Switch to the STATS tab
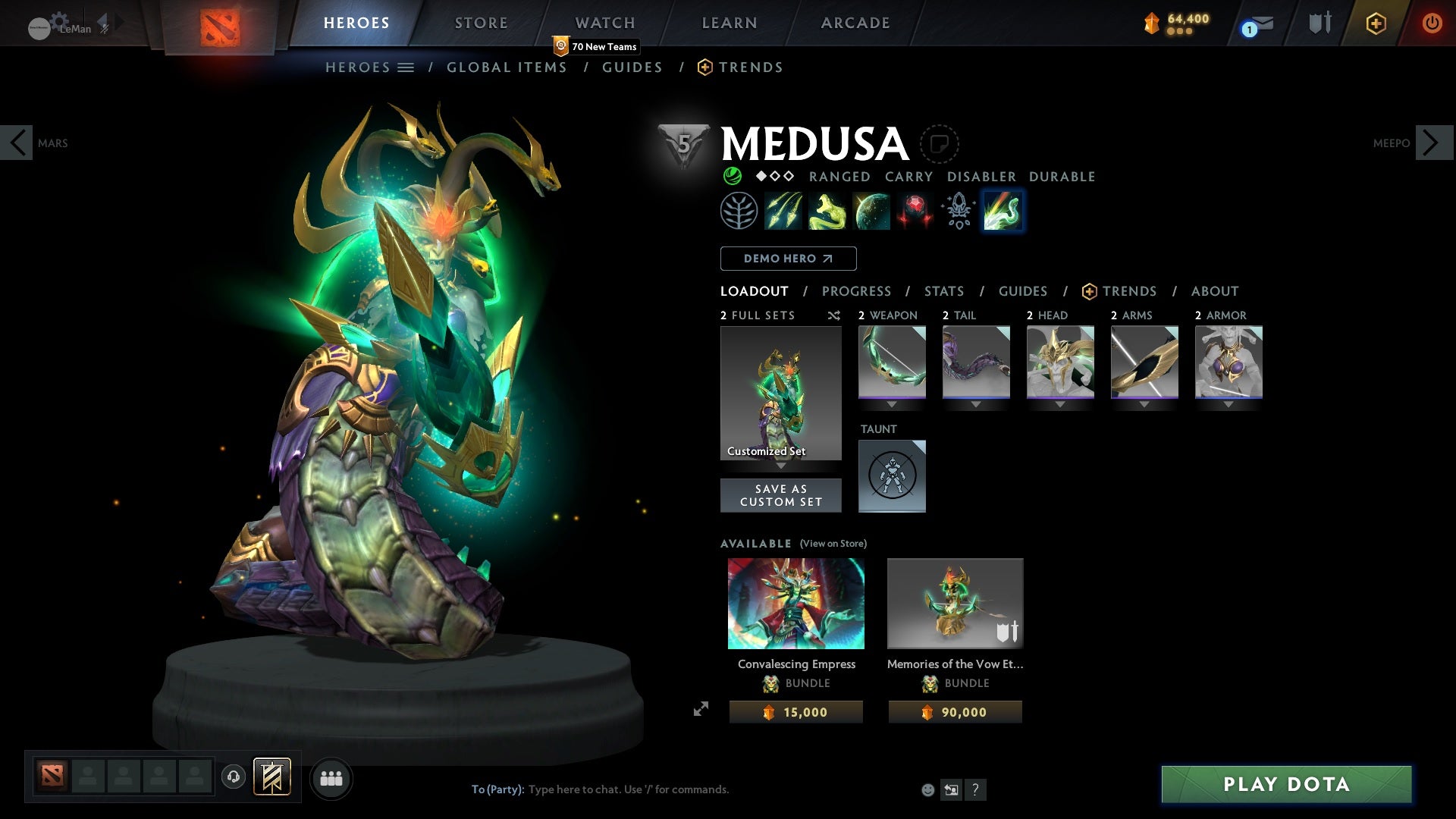The image size is (1456, 819). click(943, 291)
